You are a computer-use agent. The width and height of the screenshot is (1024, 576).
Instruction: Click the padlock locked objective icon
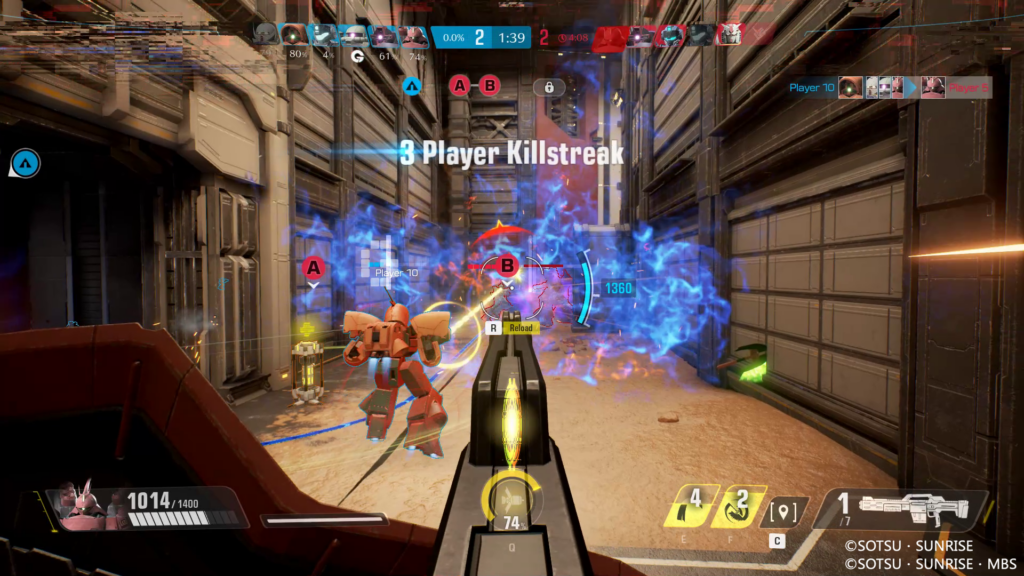(549, 87)
